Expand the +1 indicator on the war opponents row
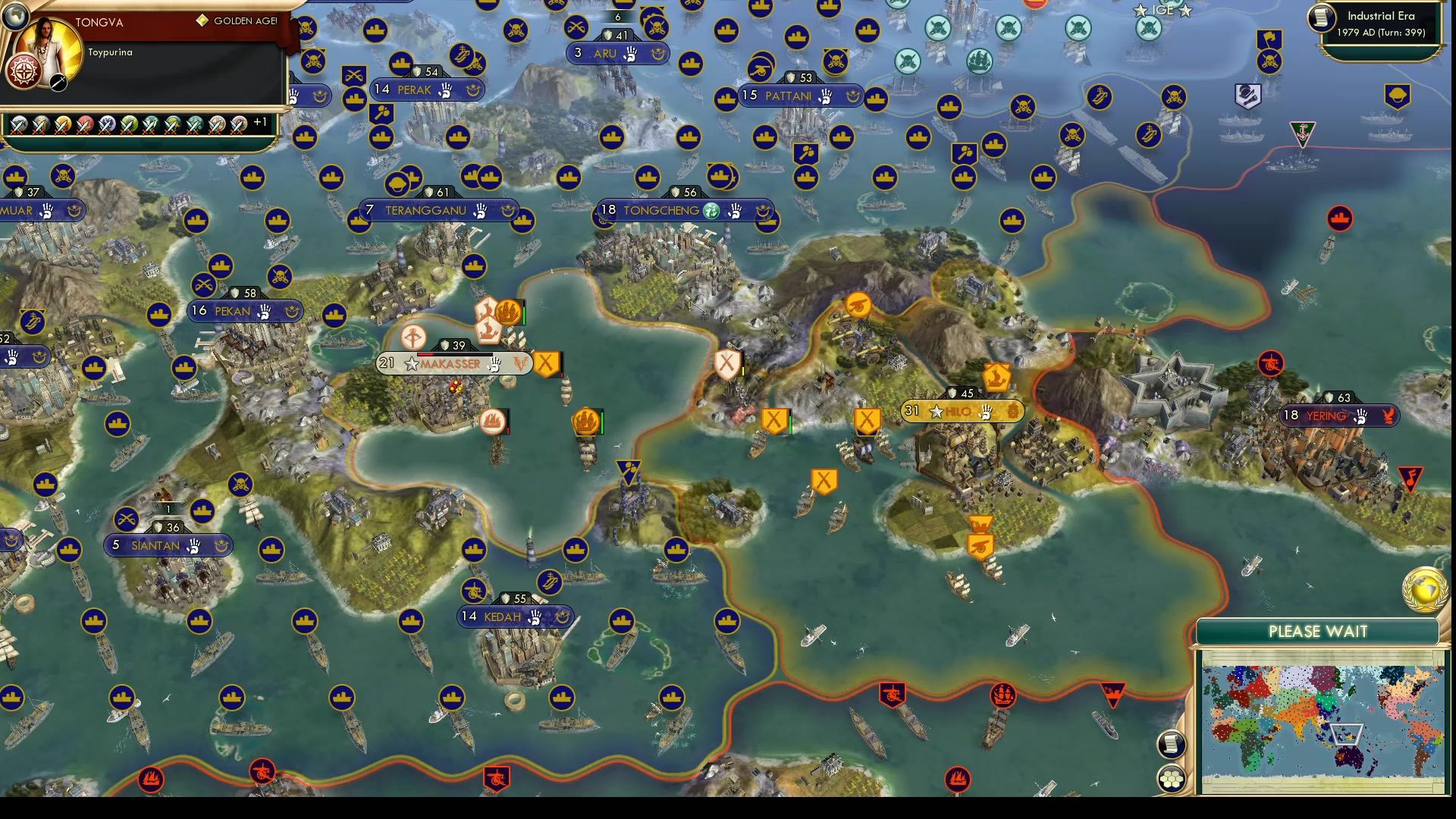The image size is (1456, 819). click(262, 121)
